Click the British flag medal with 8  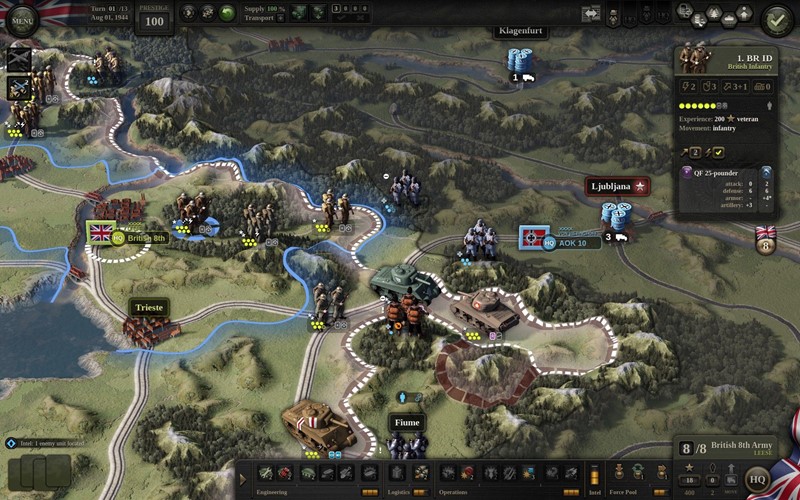click(x=766, y=240)
